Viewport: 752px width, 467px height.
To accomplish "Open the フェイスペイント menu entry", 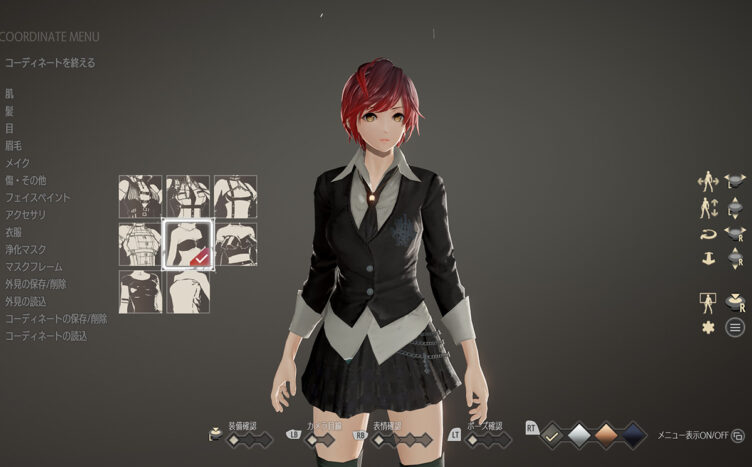I will (x=37, y=197).
